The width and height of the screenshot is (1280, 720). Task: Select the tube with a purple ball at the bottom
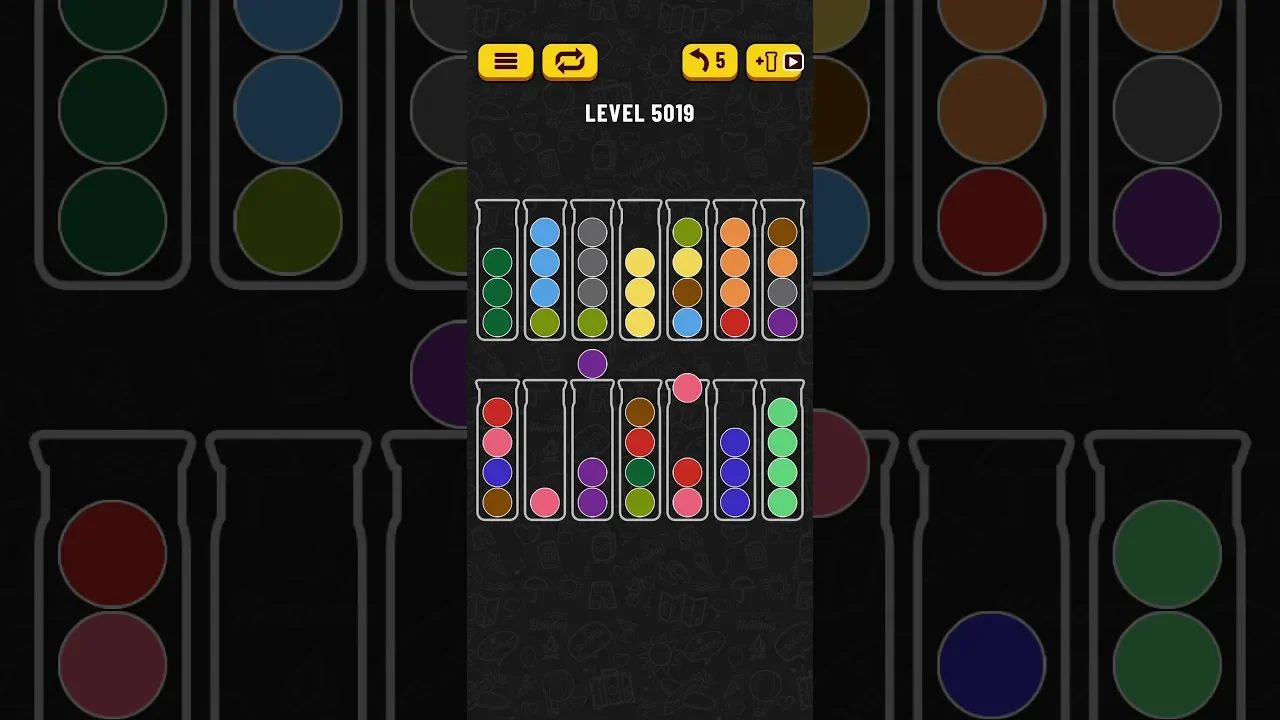pos(782,271)
